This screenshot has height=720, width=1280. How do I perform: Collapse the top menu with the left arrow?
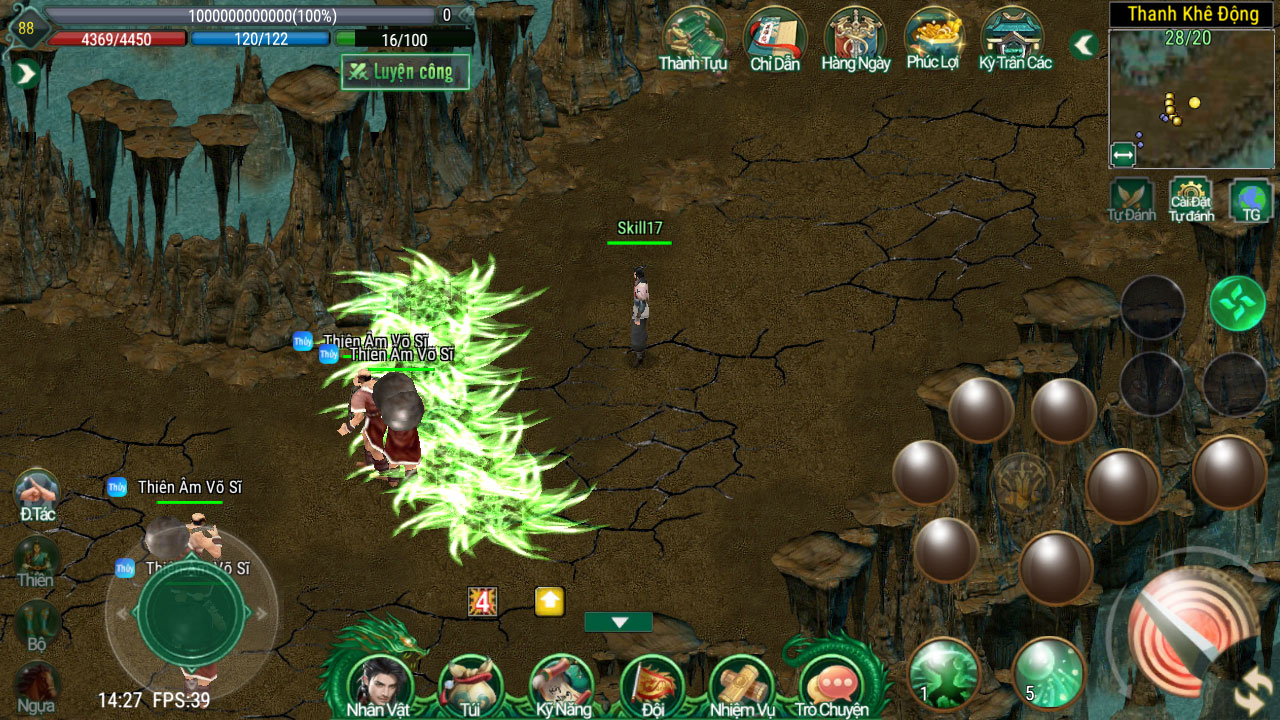tap(1083, 45)
